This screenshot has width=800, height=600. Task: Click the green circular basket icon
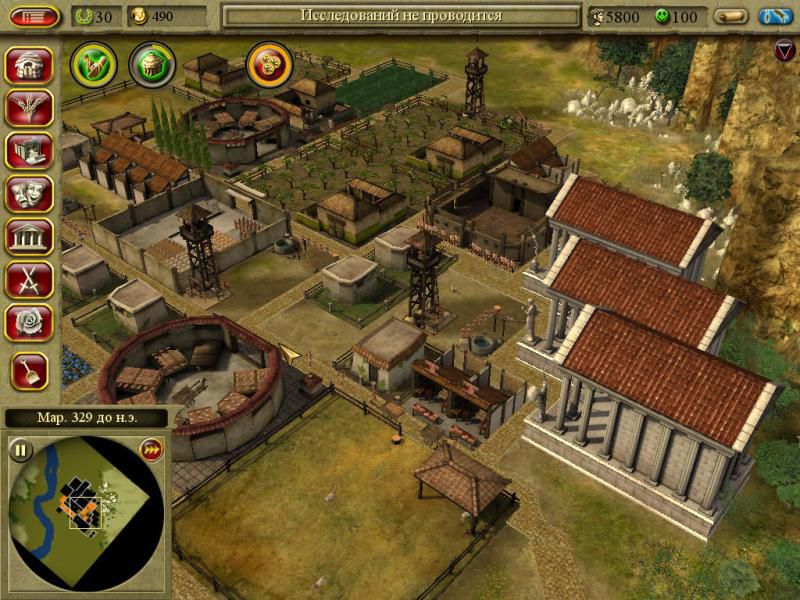click(x=152, y=64)
